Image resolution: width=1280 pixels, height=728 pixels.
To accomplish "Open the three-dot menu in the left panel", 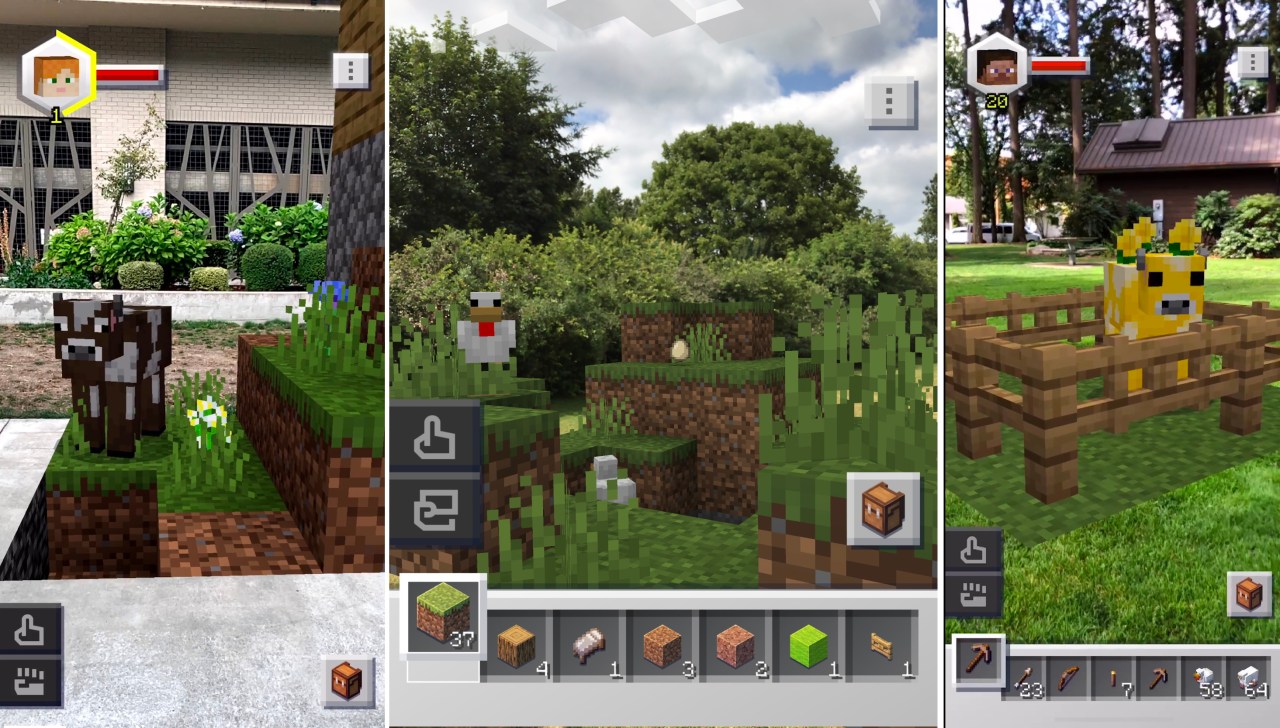I will pyautogui.click(x=348, y=71).
